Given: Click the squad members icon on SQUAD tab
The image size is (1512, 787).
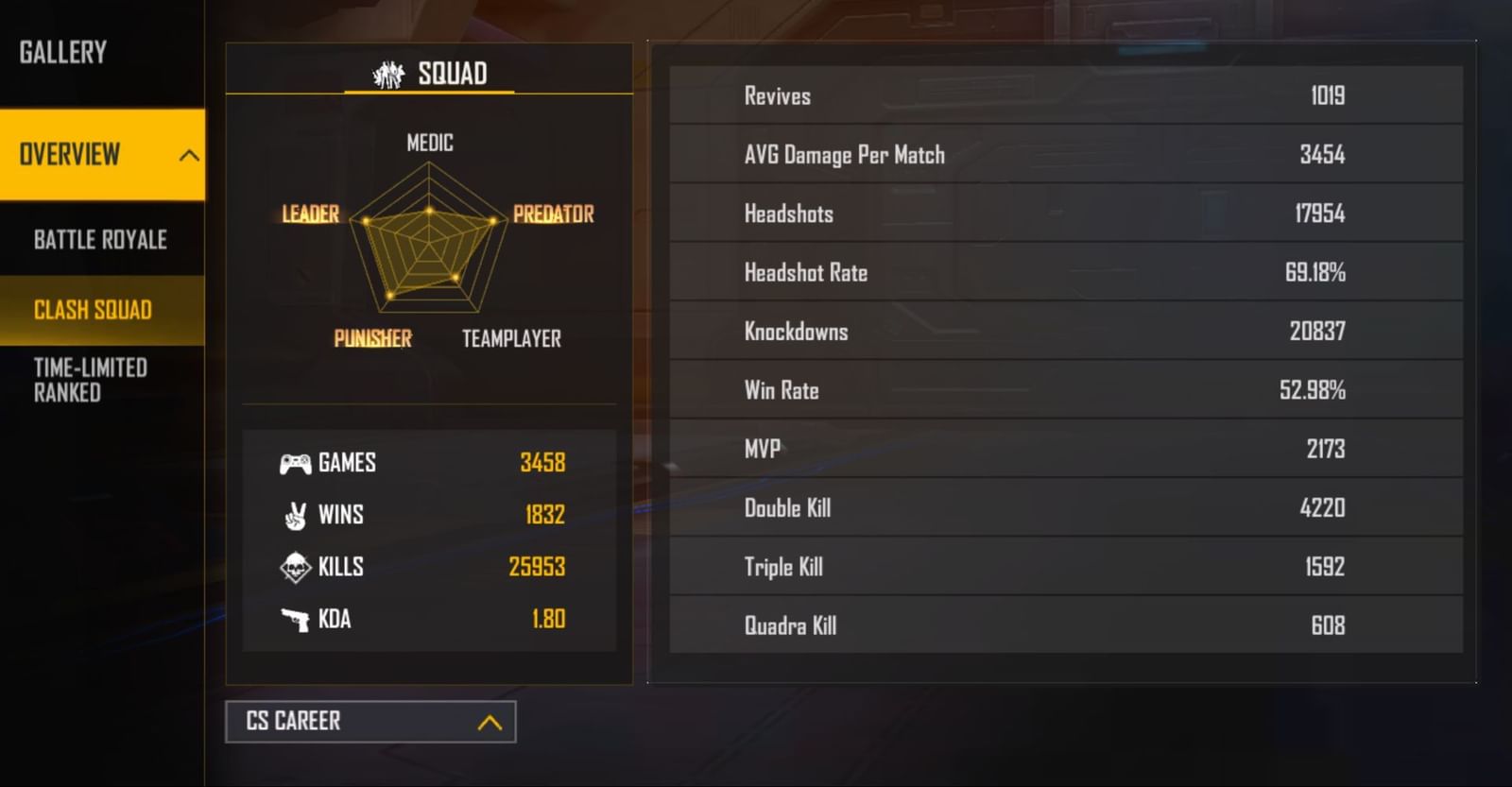Looking at the screenshot, I should tap(388, 72).
